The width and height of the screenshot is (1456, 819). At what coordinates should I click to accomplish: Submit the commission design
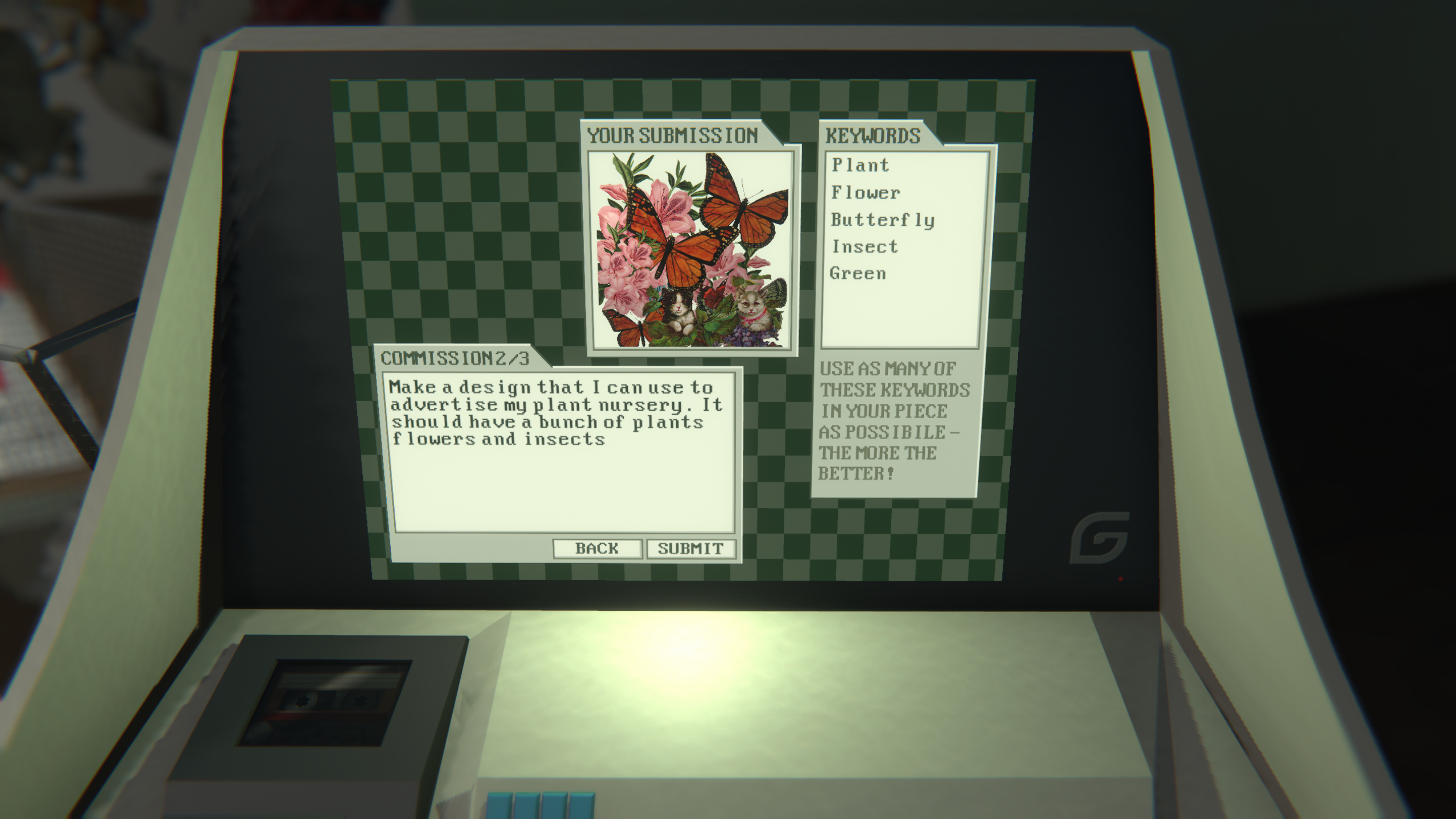(690, 549)
